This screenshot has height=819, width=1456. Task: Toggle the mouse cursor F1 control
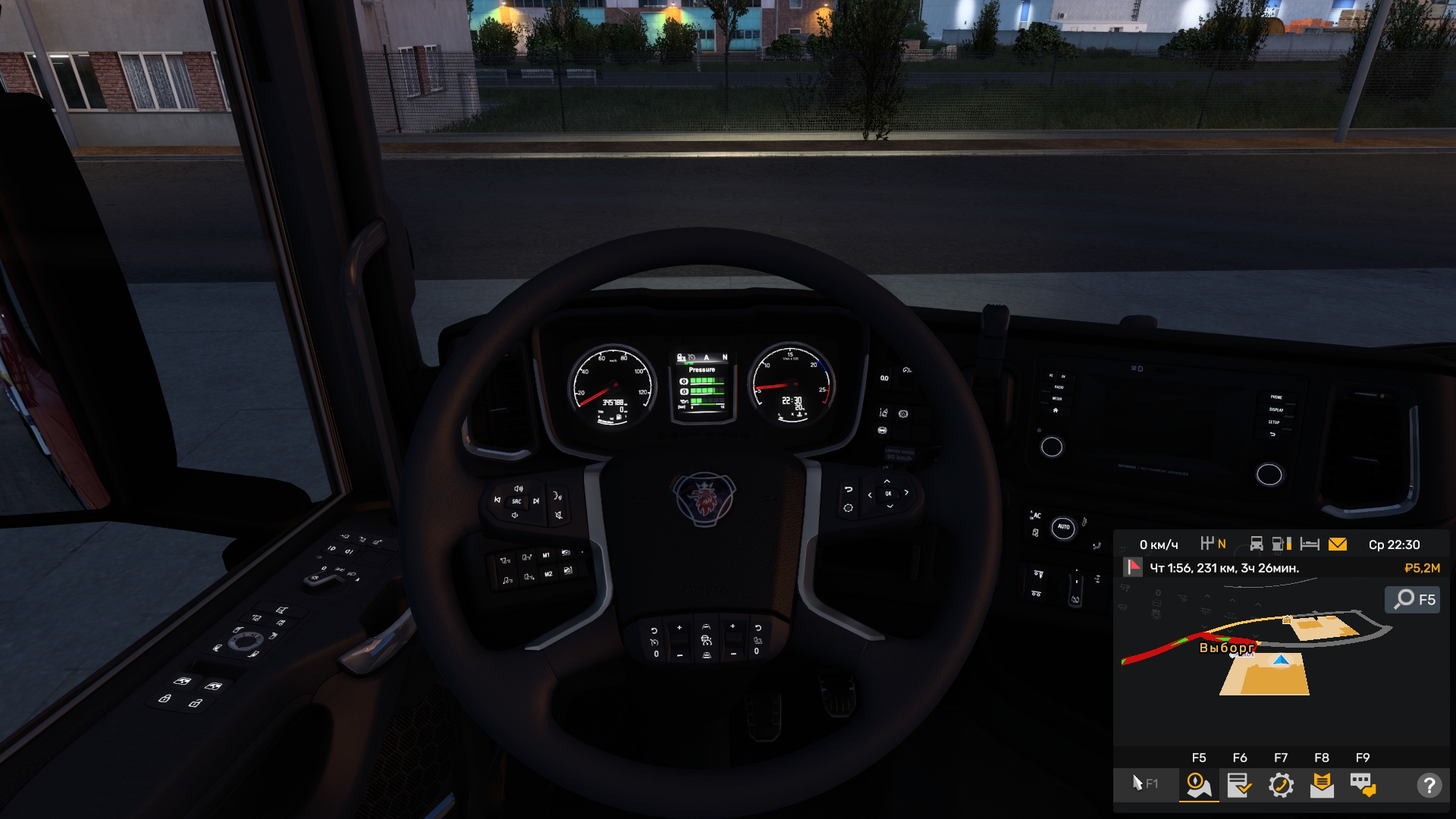(x=1144, y=783)
